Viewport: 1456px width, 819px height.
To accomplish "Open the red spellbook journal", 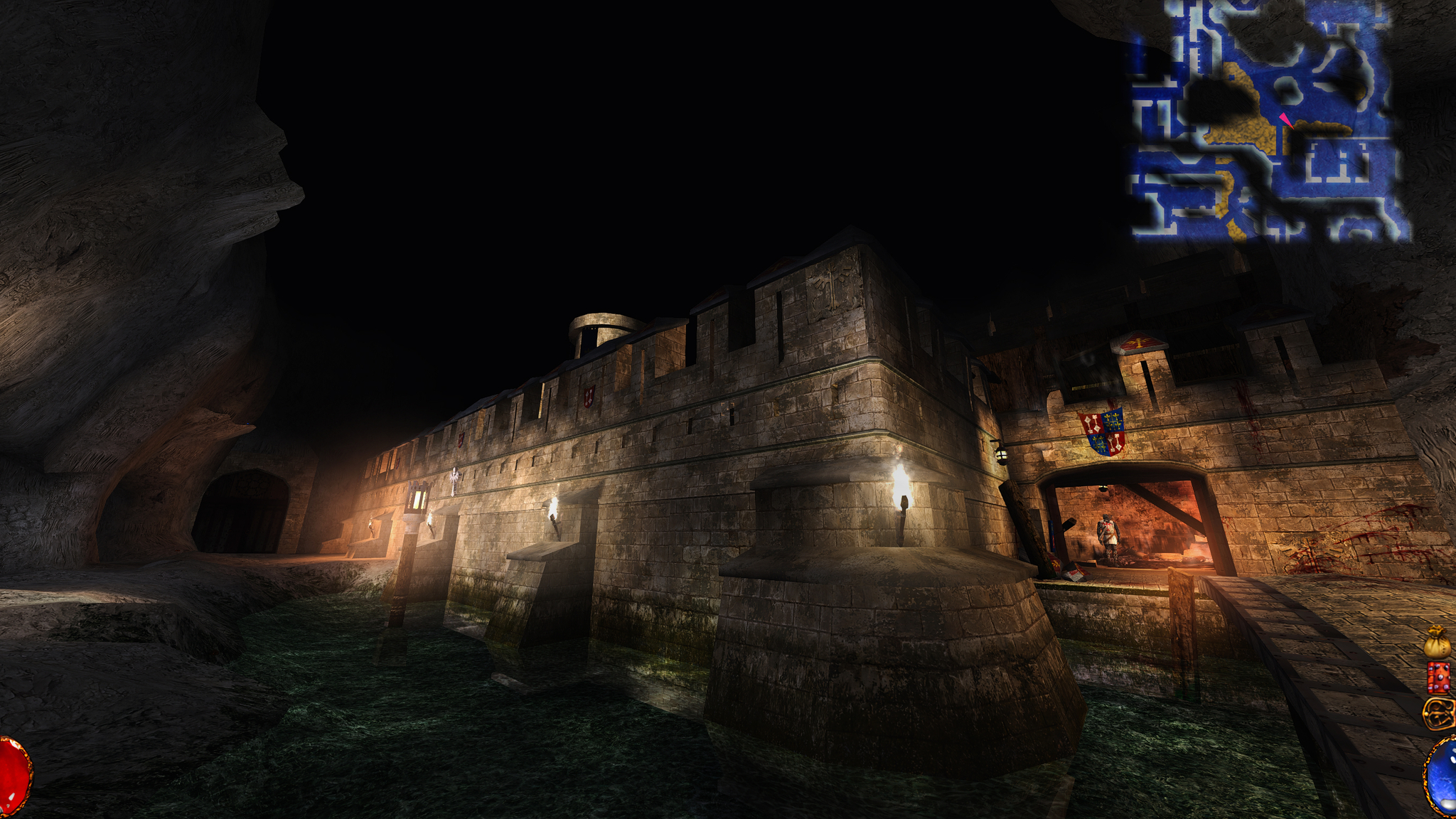I will tap(1438, 678).
